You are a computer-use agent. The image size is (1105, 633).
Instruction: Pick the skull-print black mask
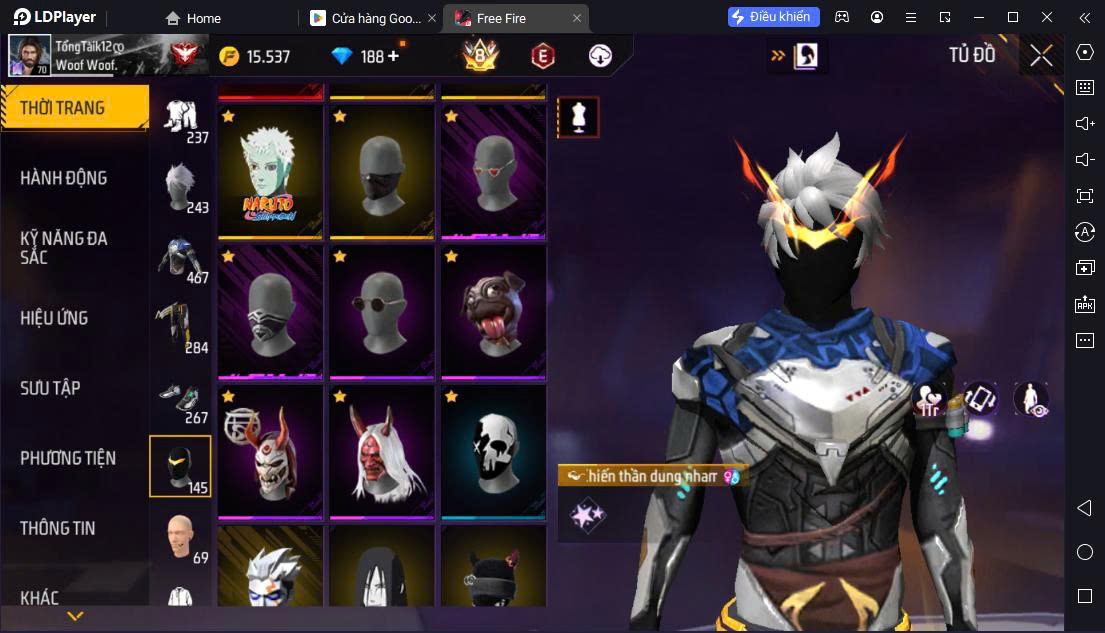pyautogui.click(x=493, y=453)
